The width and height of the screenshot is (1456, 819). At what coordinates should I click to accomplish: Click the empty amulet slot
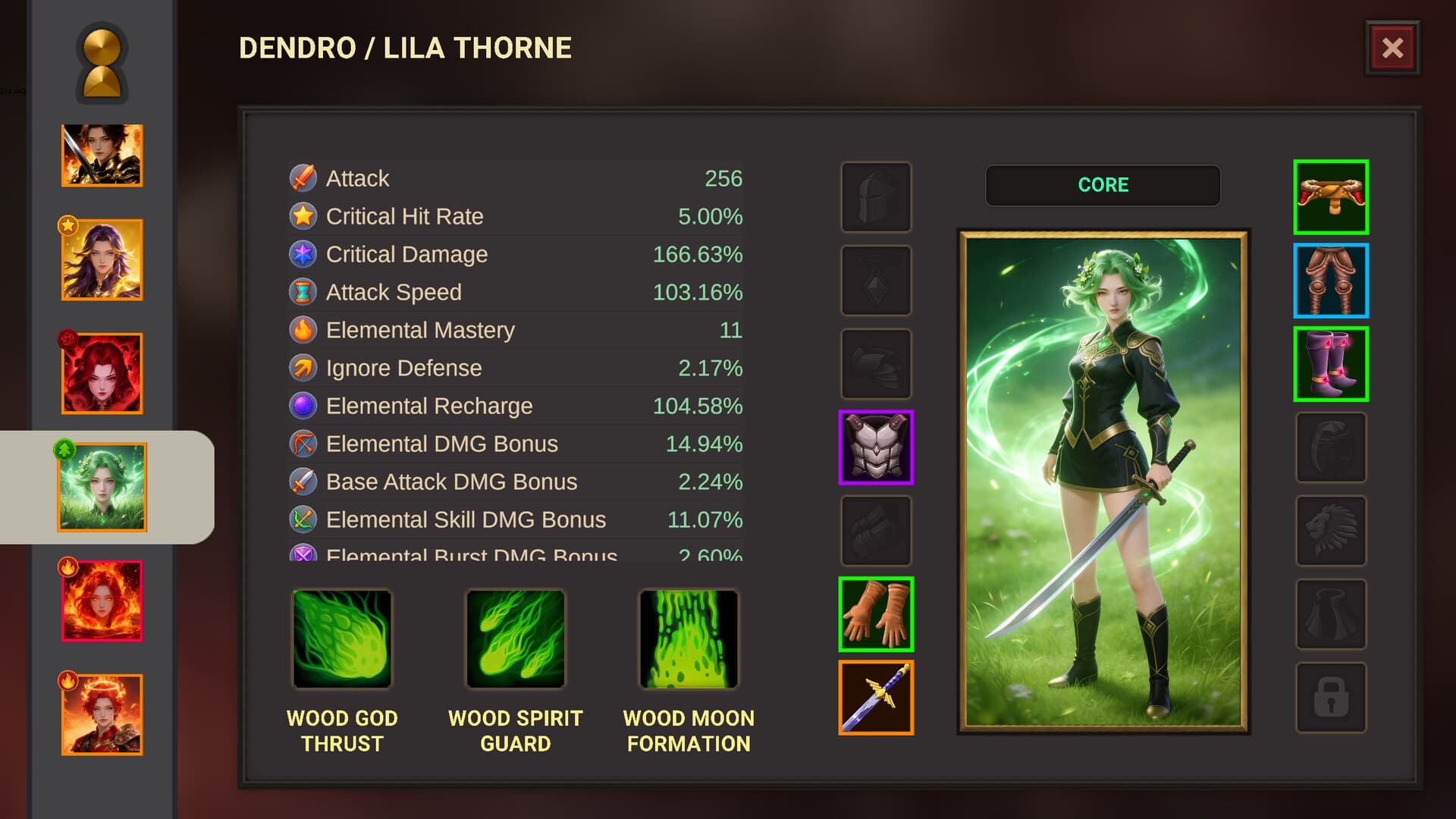pyautogui.click(x=876, y=281)
